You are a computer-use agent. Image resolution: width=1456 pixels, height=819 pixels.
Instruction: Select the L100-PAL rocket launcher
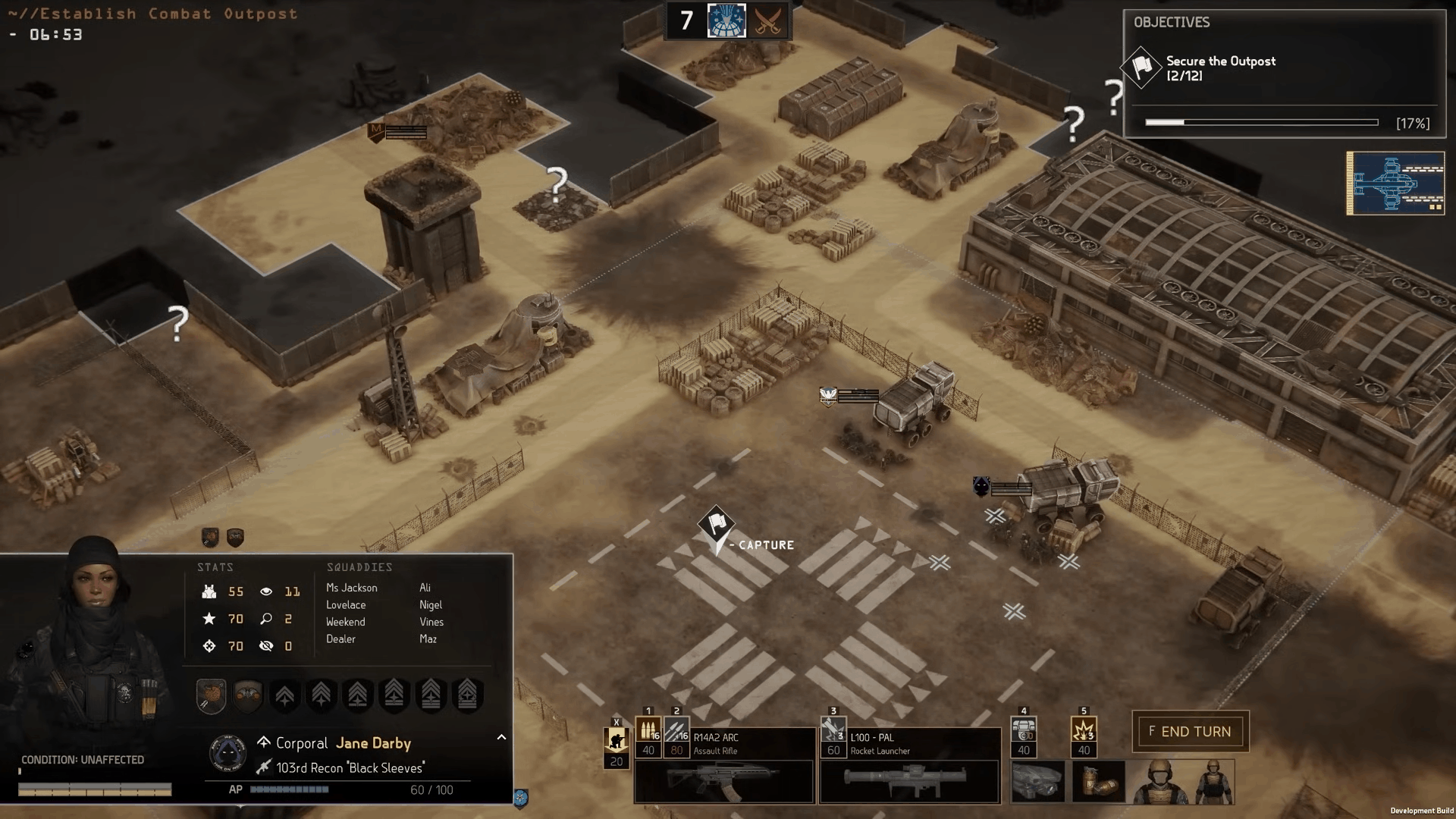tap(909, 781)
